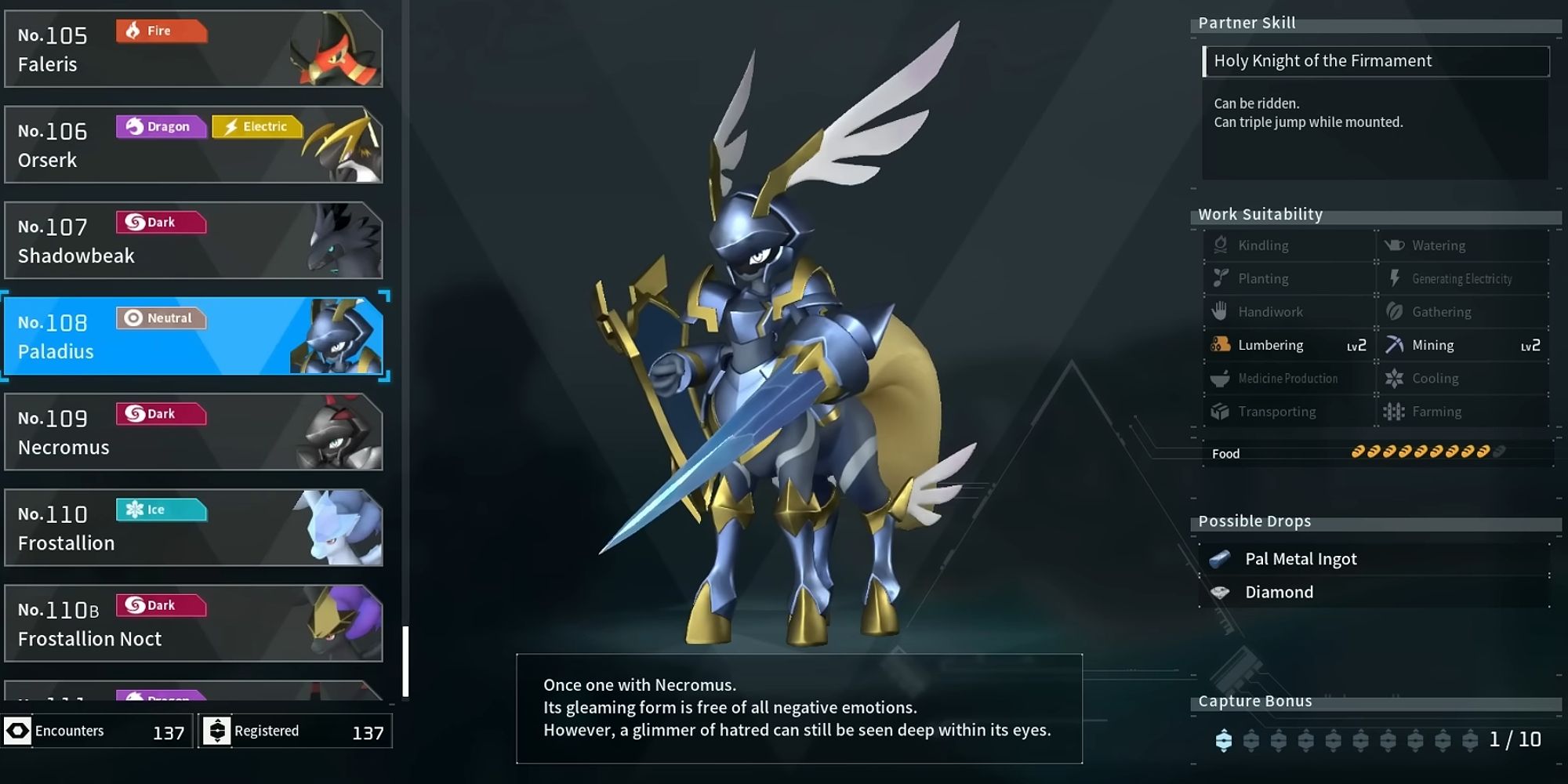The width and height of the screenshot is (1568, 784).
Task: Click the Registered counter icon
Action: pos(217,731)
